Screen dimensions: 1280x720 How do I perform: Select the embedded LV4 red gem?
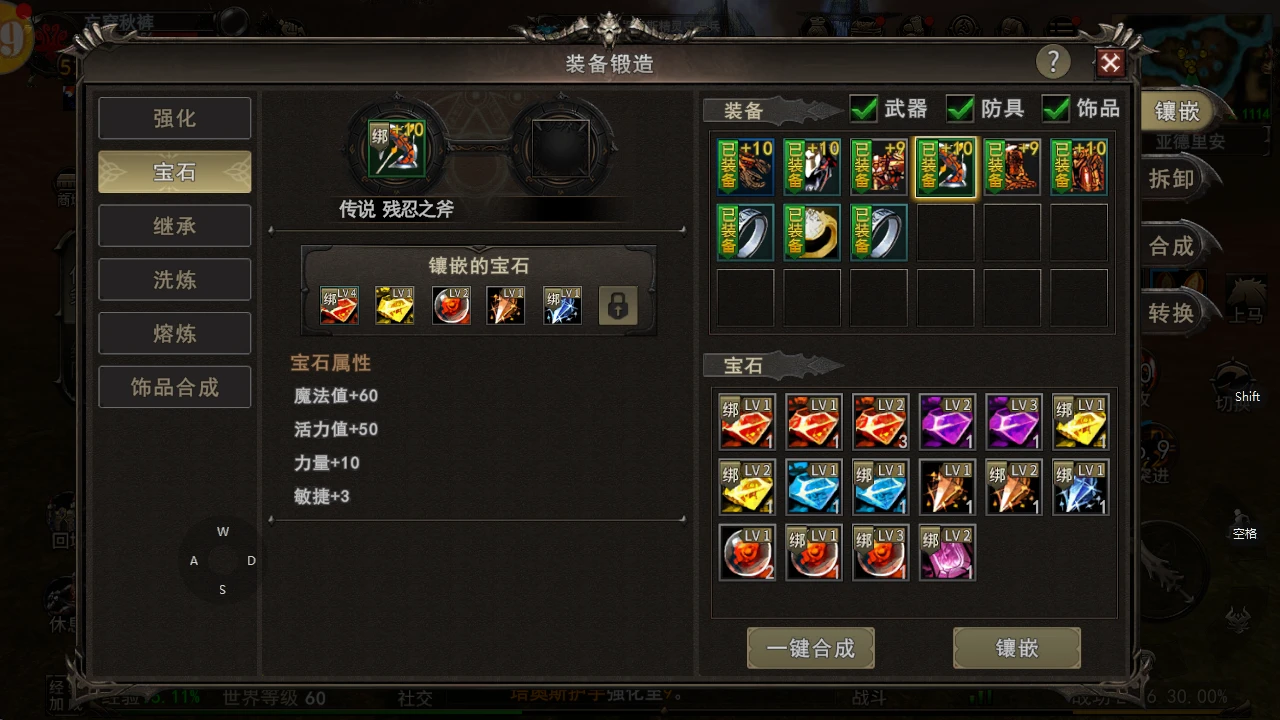(x=339, y=305)
